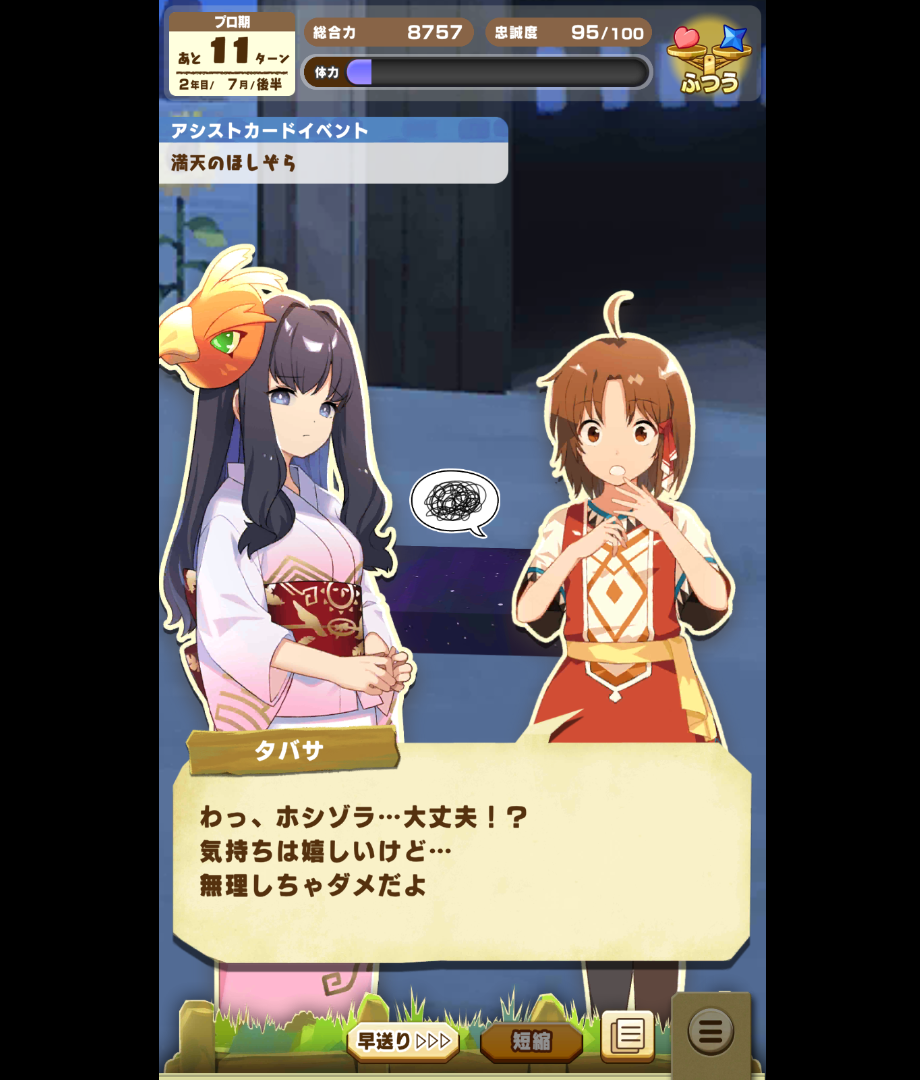Check the ふつう mood scale icon
The width and height of the screenshot is (920, 1080).
pyautogui.click(x=709, y=59)
